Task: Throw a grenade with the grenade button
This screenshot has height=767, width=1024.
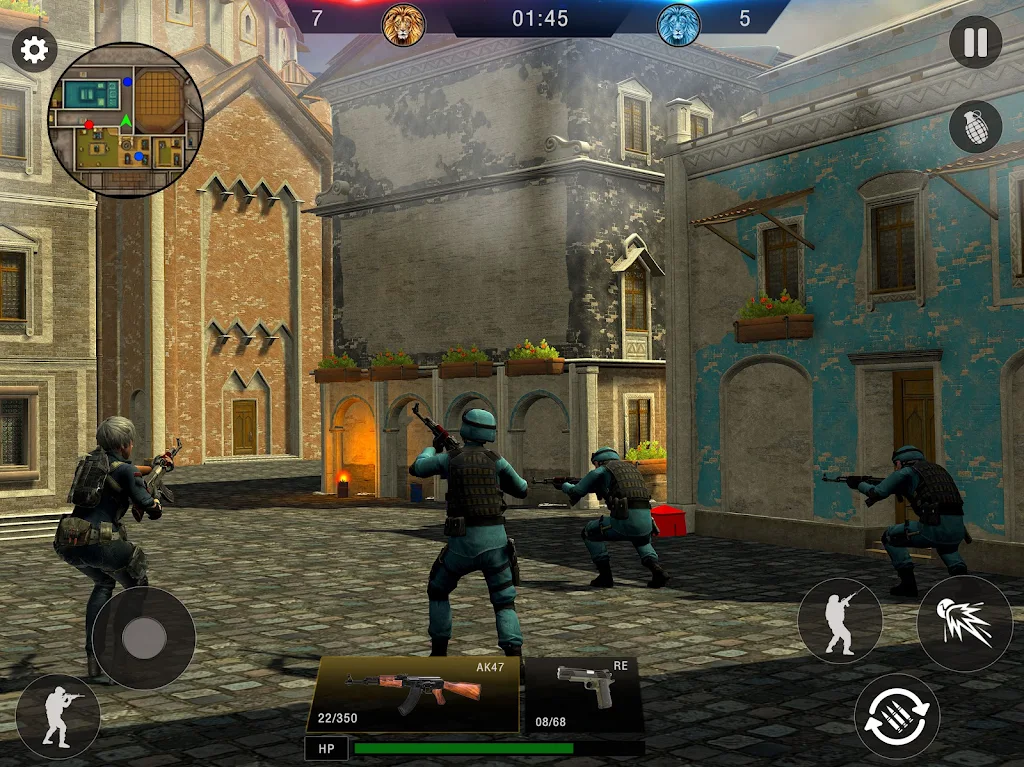Action: pyautogui.click(x=975, y=127)
